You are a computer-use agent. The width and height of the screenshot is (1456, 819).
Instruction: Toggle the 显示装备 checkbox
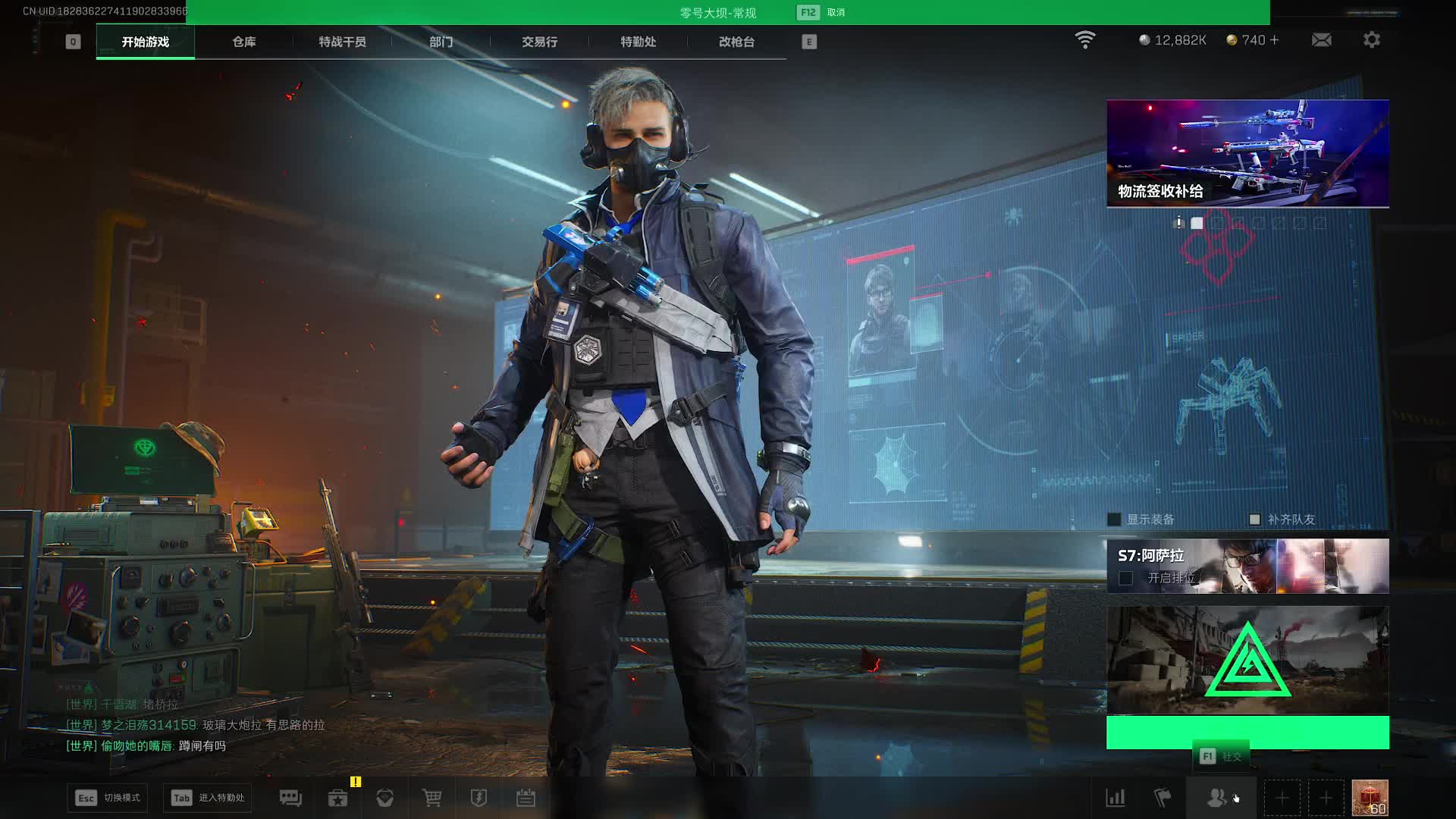[x=1114, y=519]
